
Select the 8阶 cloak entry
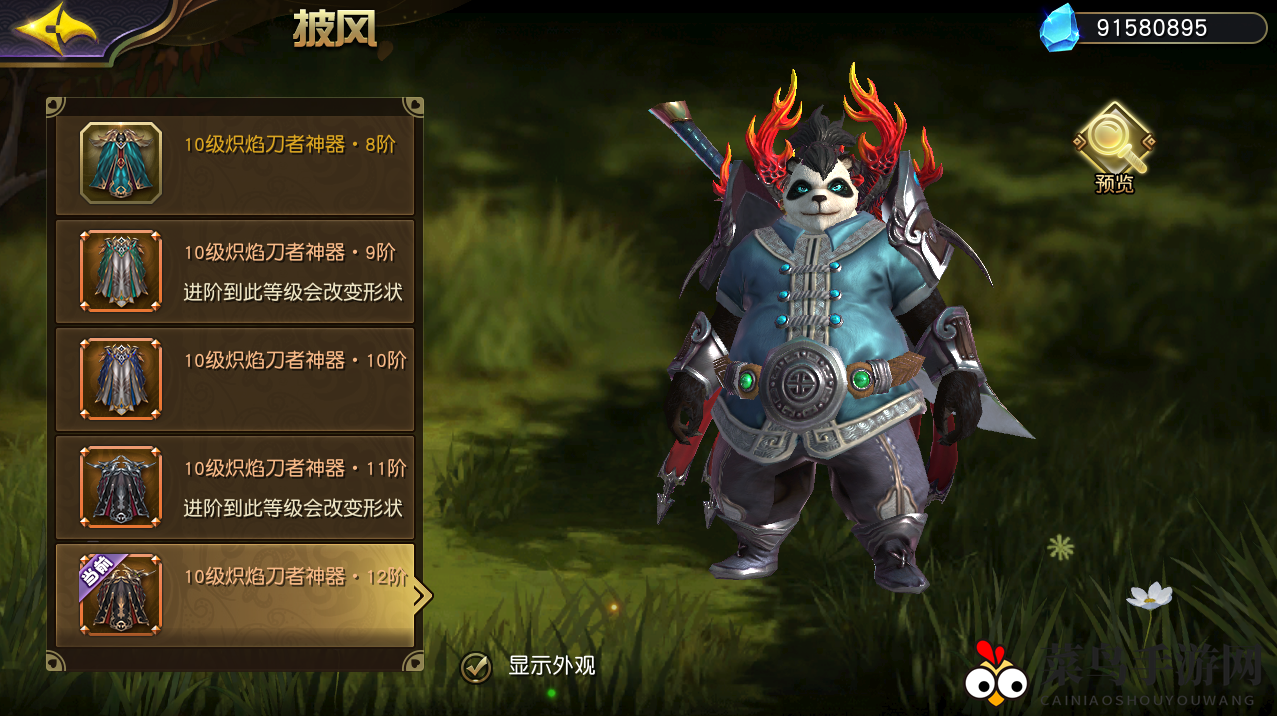[235, 162]
